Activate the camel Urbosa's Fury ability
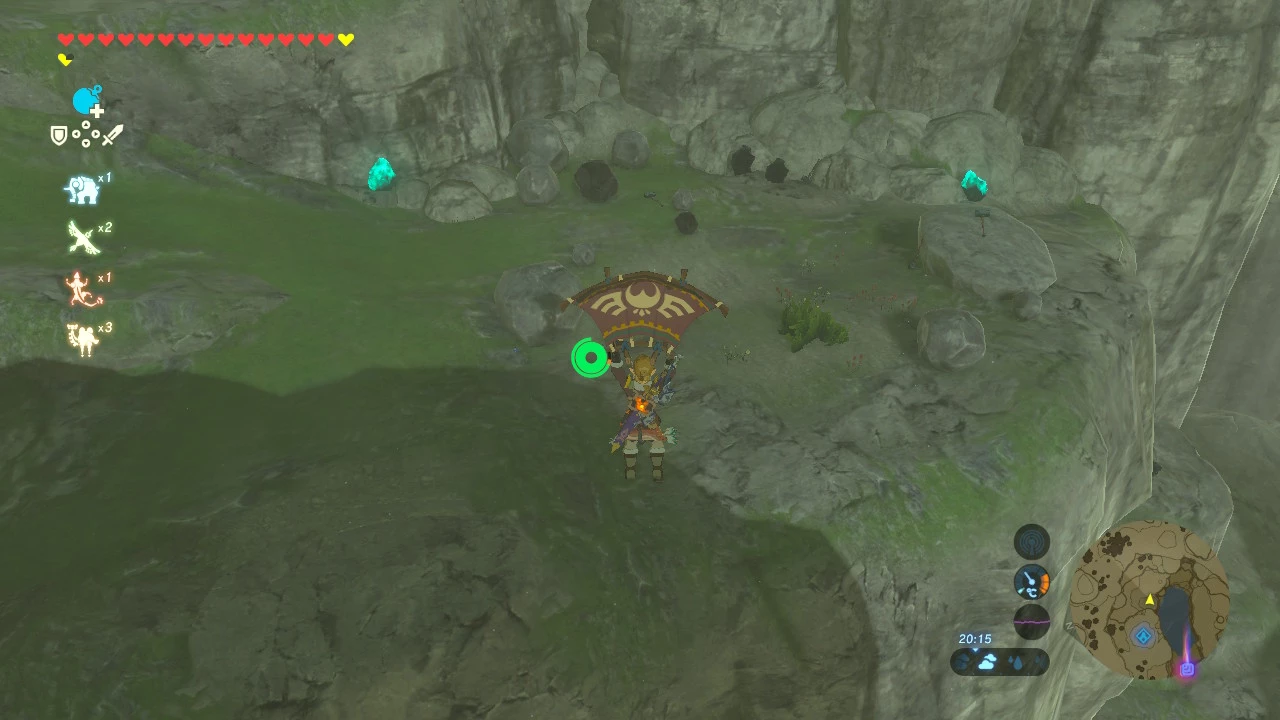The height and width of the screenshot is (720, 1280). [81, 338]
